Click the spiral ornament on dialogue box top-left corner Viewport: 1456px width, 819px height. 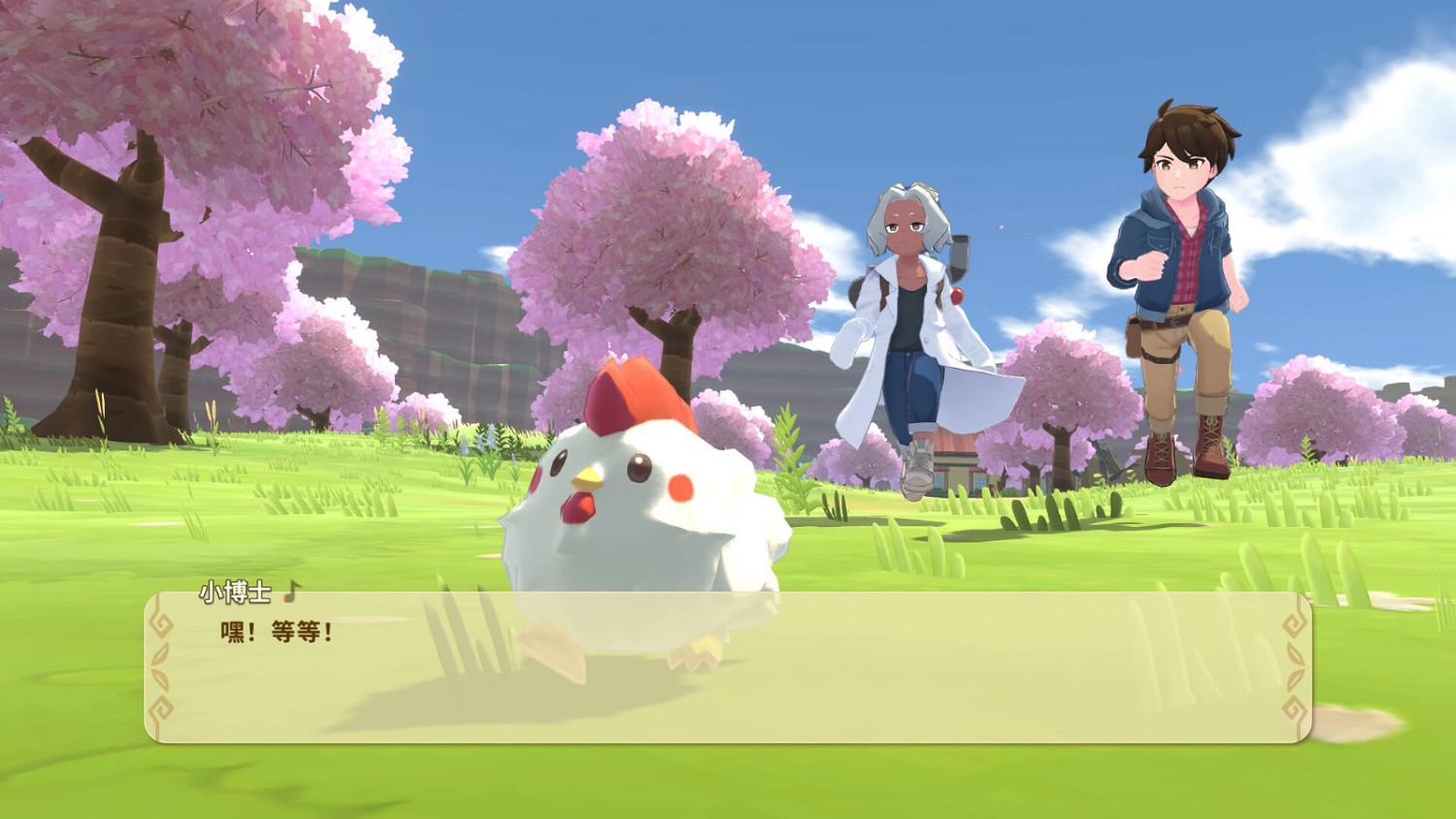(162, 626)
